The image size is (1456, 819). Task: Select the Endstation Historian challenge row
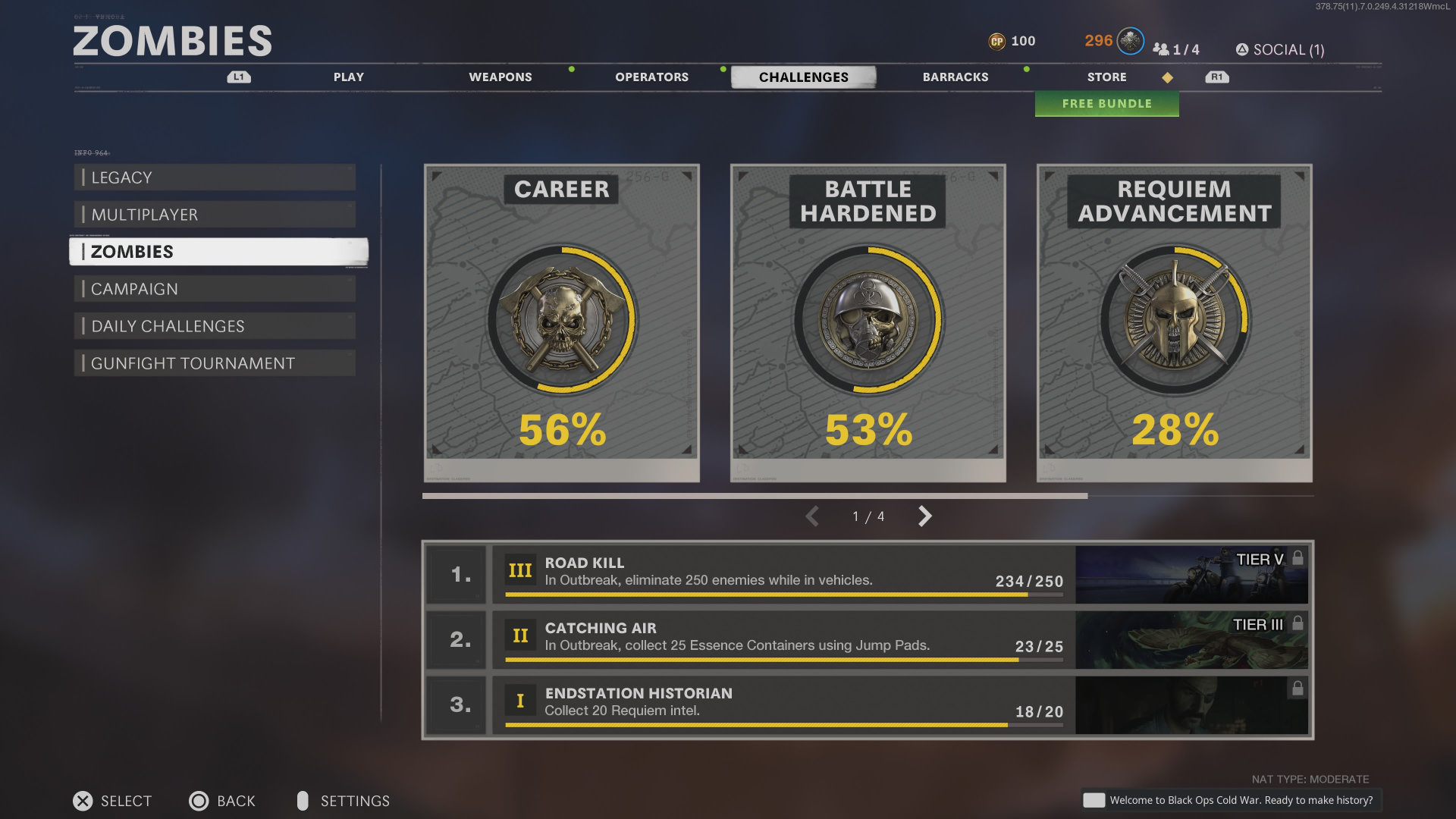pos(783,704)
